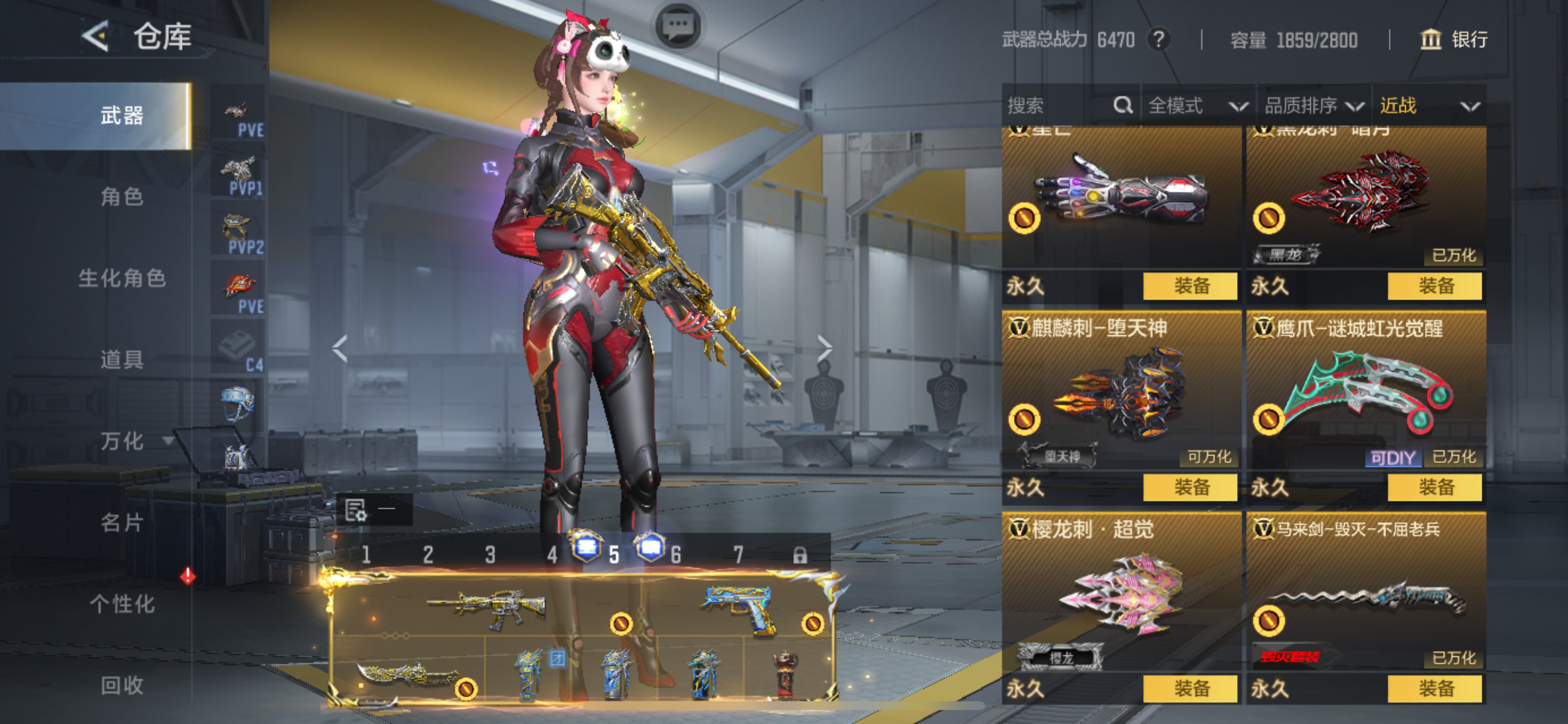The image size is (1568, 724).
Task: Go back from the 仓库 screen
Action: click(96, 37)
